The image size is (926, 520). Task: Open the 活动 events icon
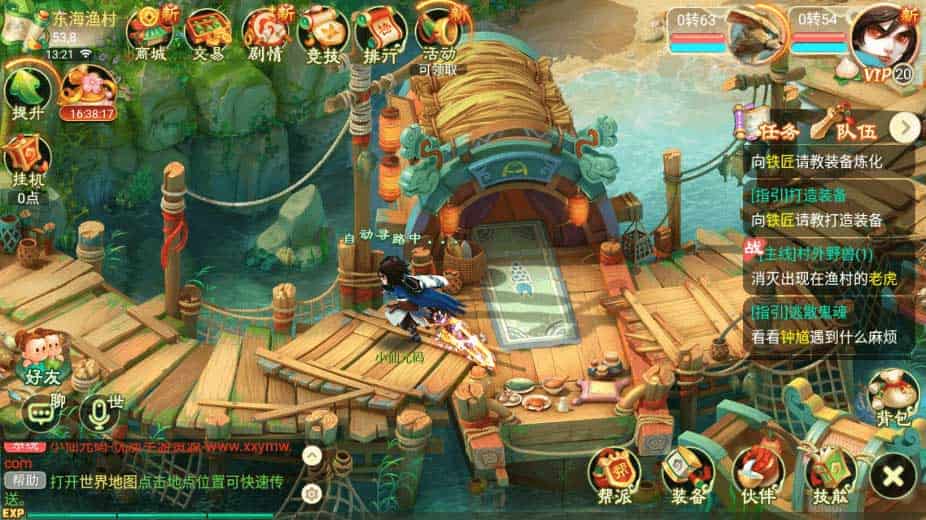[x=440, y=31]
